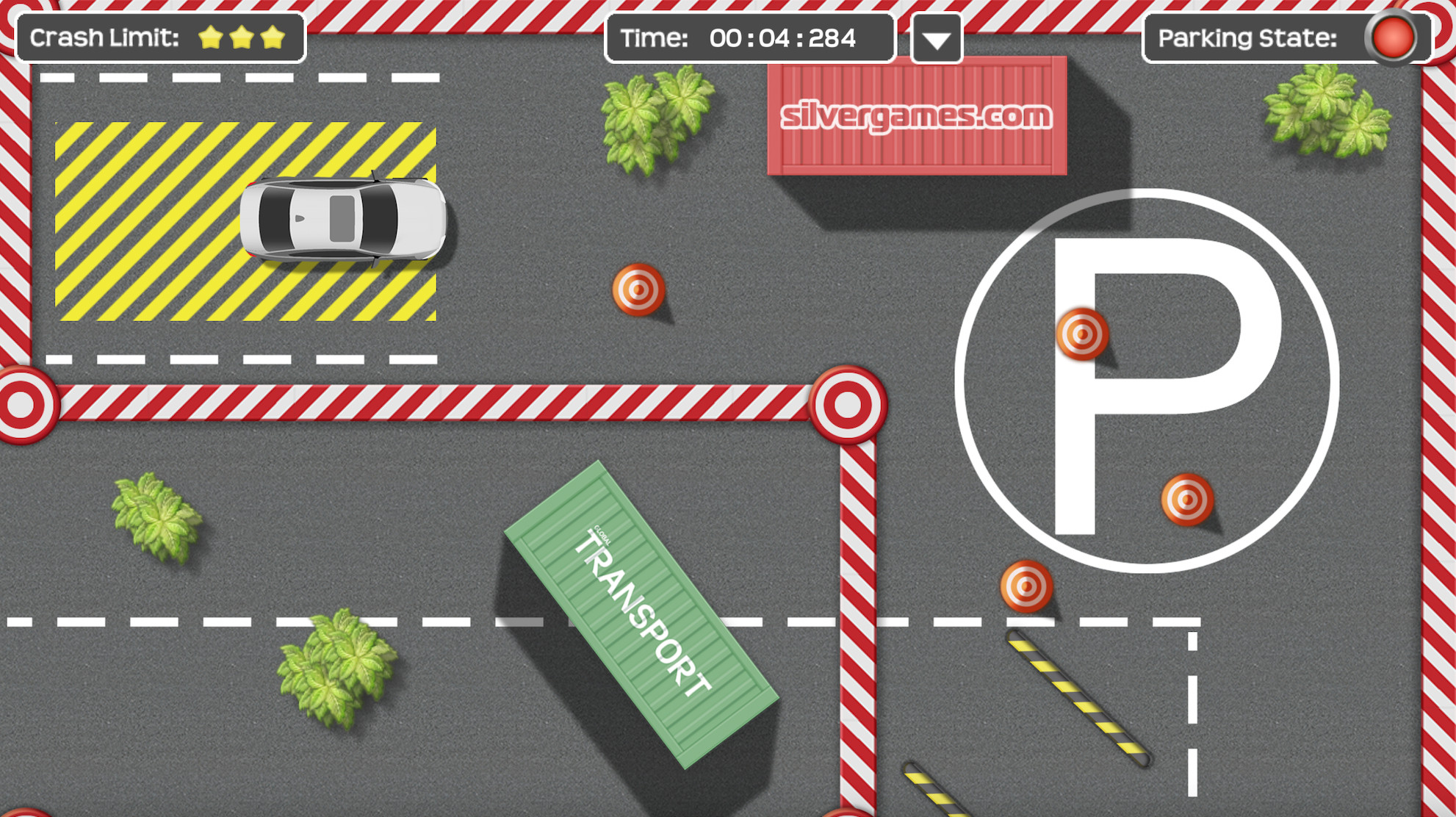Open the dropdown arrow menu beside the timer
1456x817 pixels.
(936, 40)
